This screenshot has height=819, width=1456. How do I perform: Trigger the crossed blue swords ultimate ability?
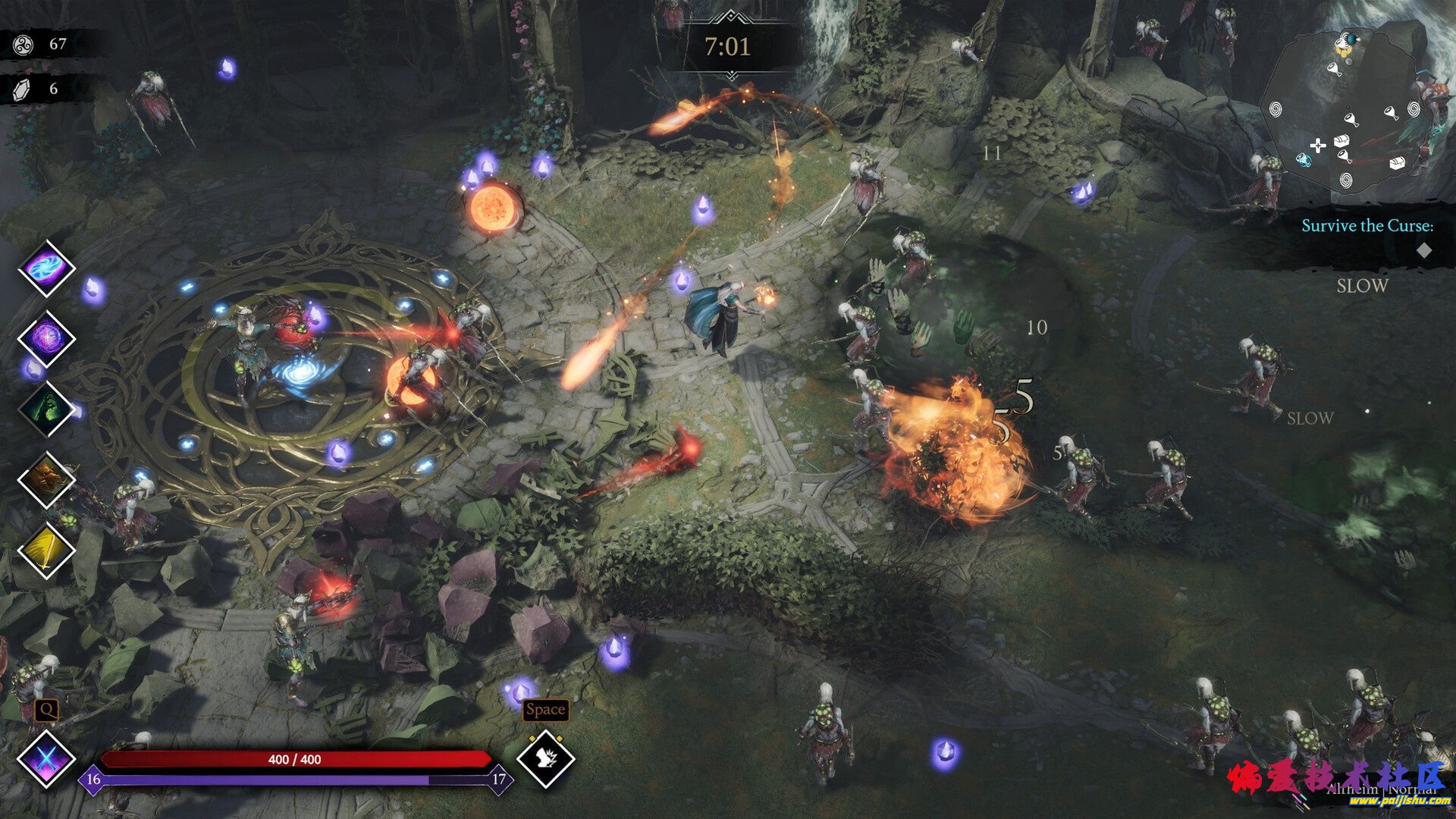(x=46, y=758)
